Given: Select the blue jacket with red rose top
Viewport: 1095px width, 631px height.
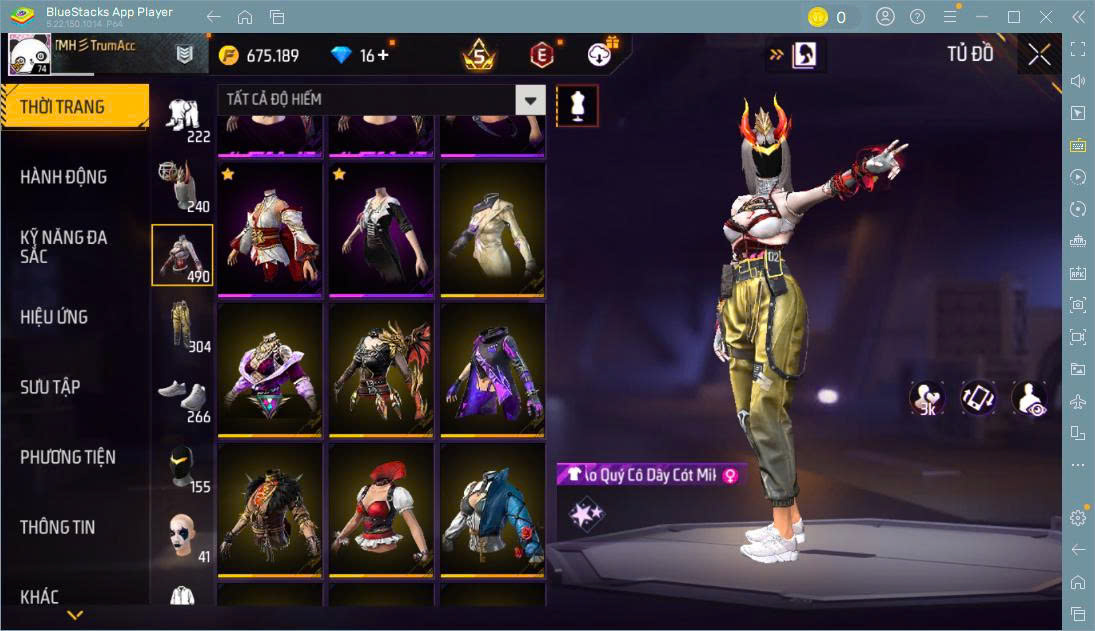Looking at the screenshot, I should 493,509.
